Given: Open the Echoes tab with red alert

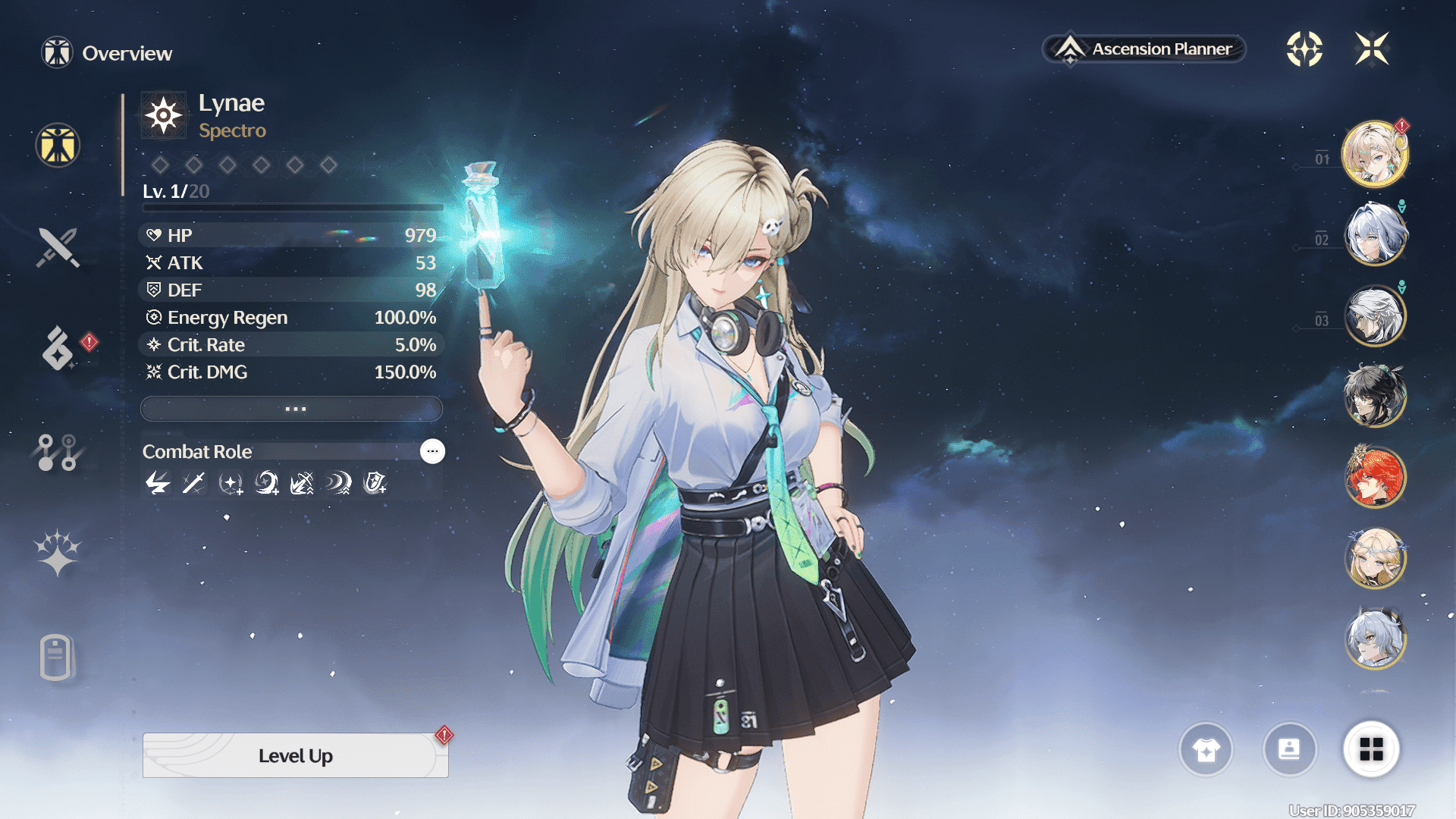Looking at the screenshot, I should [x=58, y=349].
